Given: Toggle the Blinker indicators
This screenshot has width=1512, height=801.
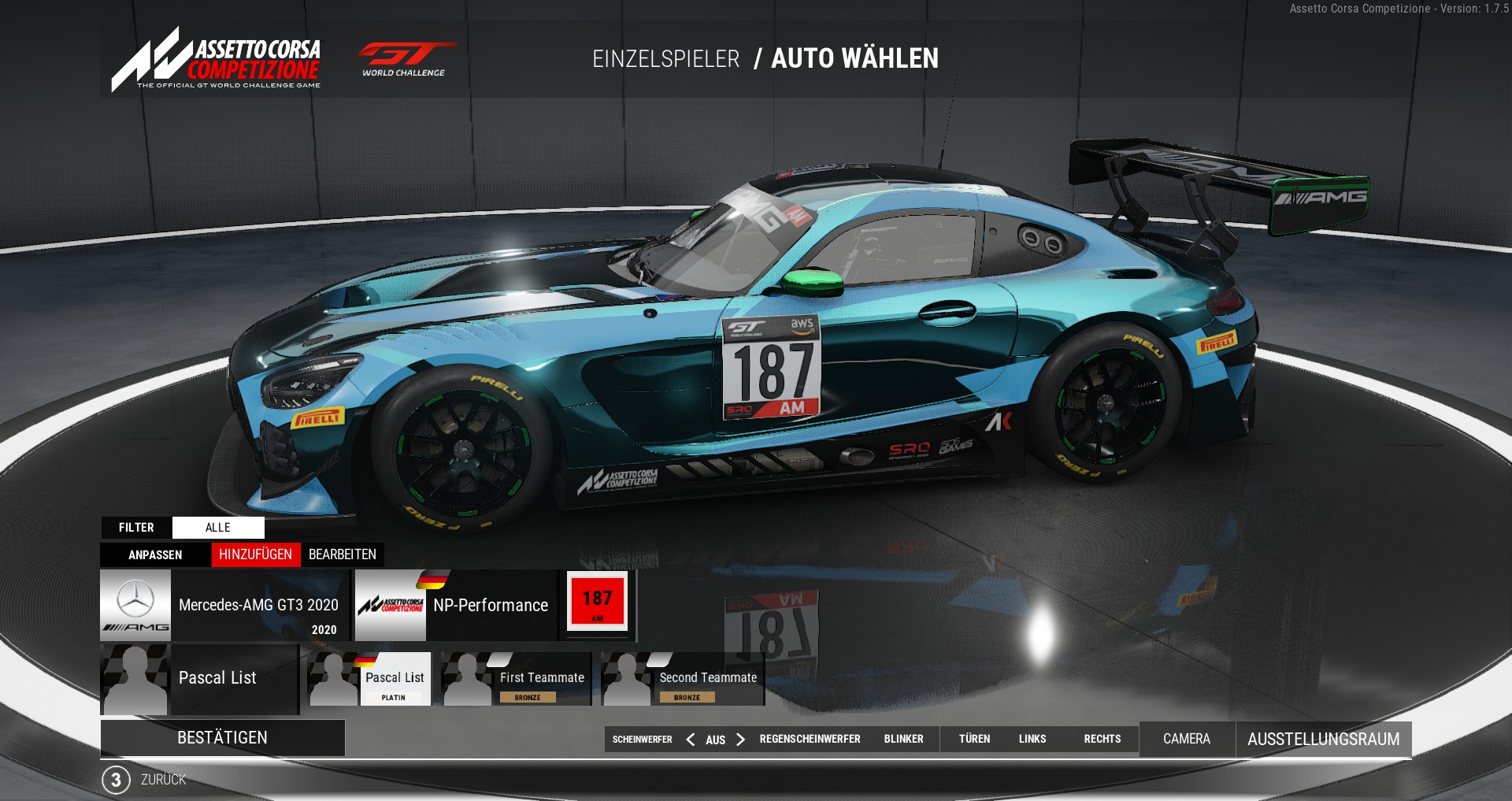Looking at the screenshot, I should [903, 740].
